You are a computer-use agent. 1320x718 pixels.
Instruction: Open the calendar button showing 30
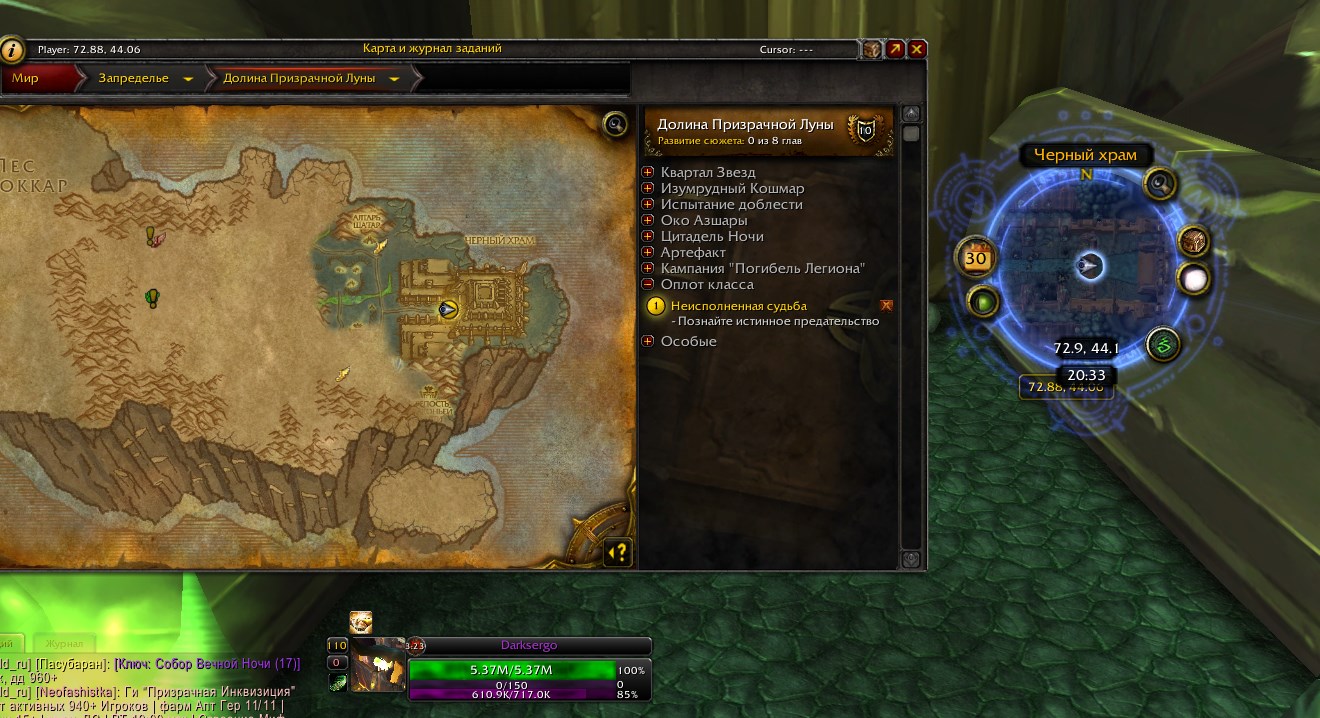pyautogui.click(x=975, y=257)
